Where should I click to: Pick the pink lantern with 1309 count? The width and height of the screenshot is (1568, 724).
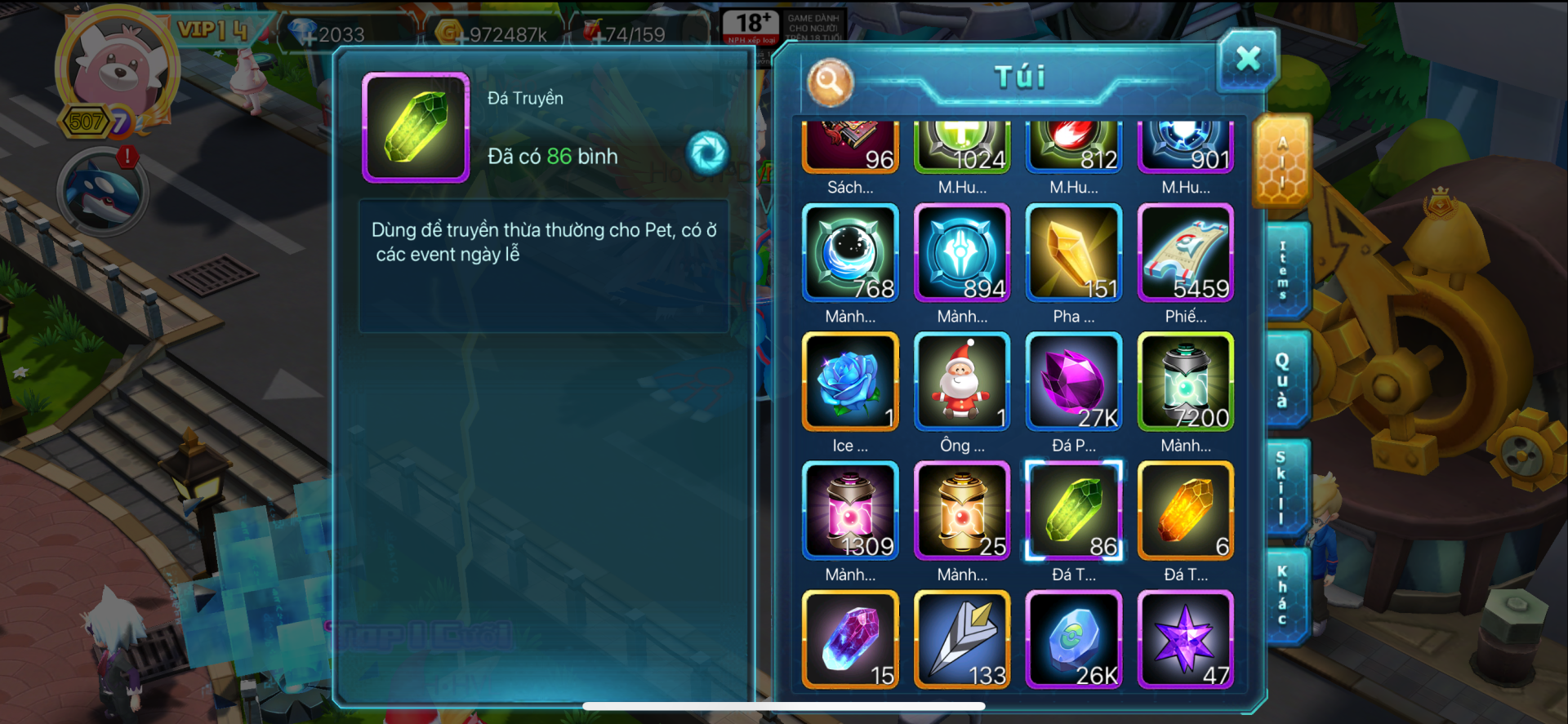pyautogui.click(x=850, y=511)
